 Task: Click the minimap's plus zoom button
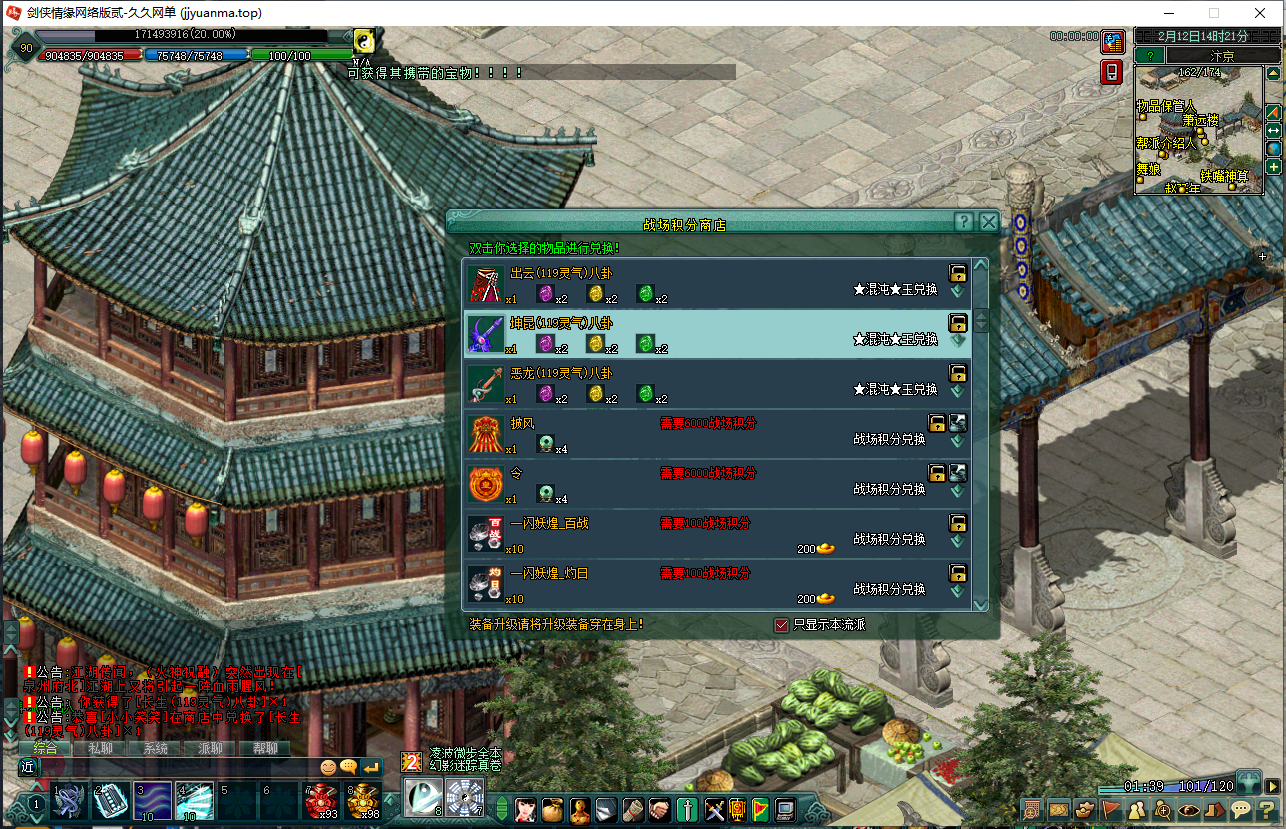(1273, 166)
